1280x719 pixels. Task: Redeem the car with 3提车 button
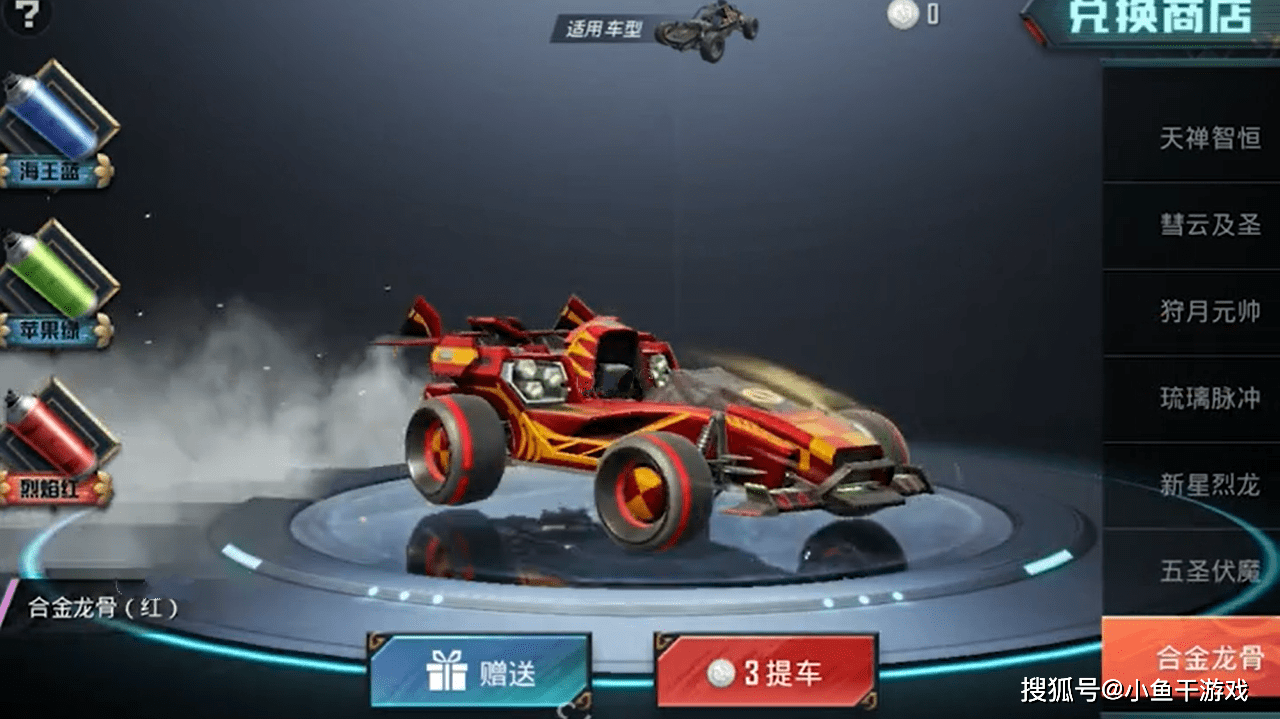coord(766,672)
